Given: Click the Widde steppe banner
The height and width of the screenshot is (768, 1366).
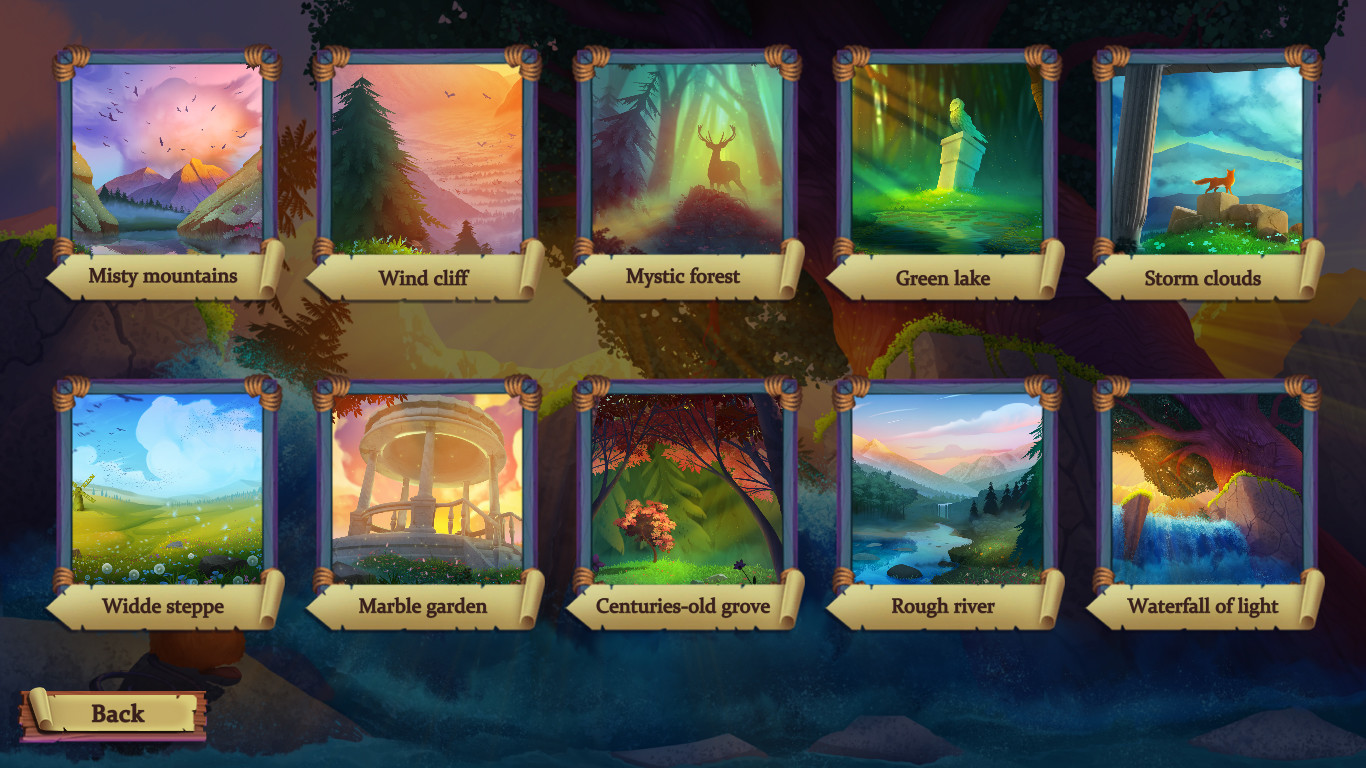Looking at the screenshot, I should click(164, 606).
